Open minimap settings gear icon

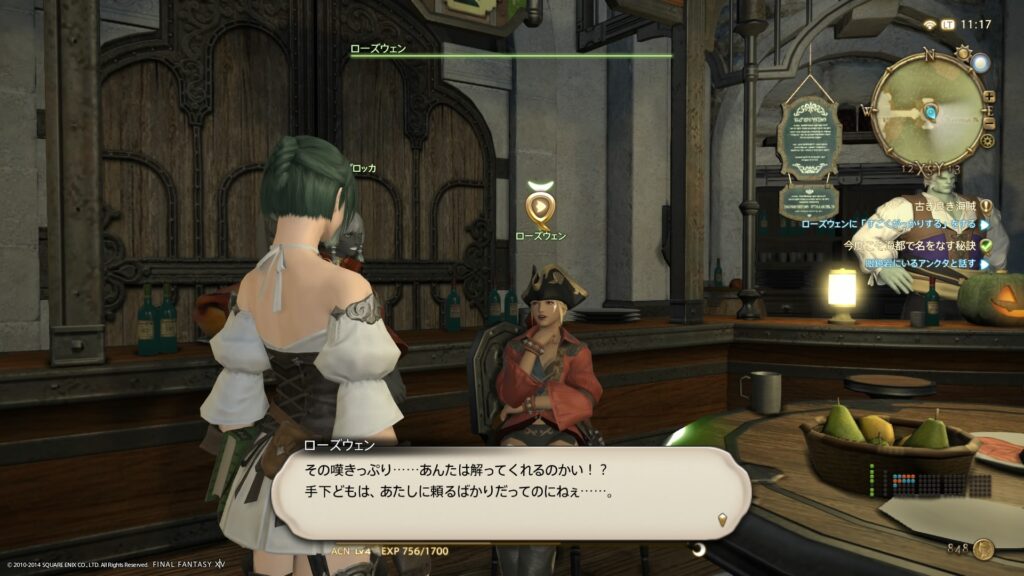point(988,141)
